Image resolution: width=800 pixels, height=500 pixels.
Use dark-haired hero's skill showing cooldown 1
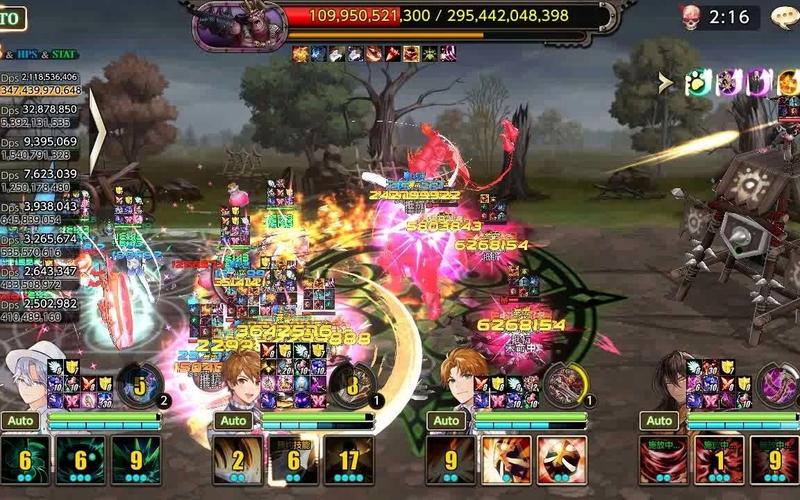point(720,460)
